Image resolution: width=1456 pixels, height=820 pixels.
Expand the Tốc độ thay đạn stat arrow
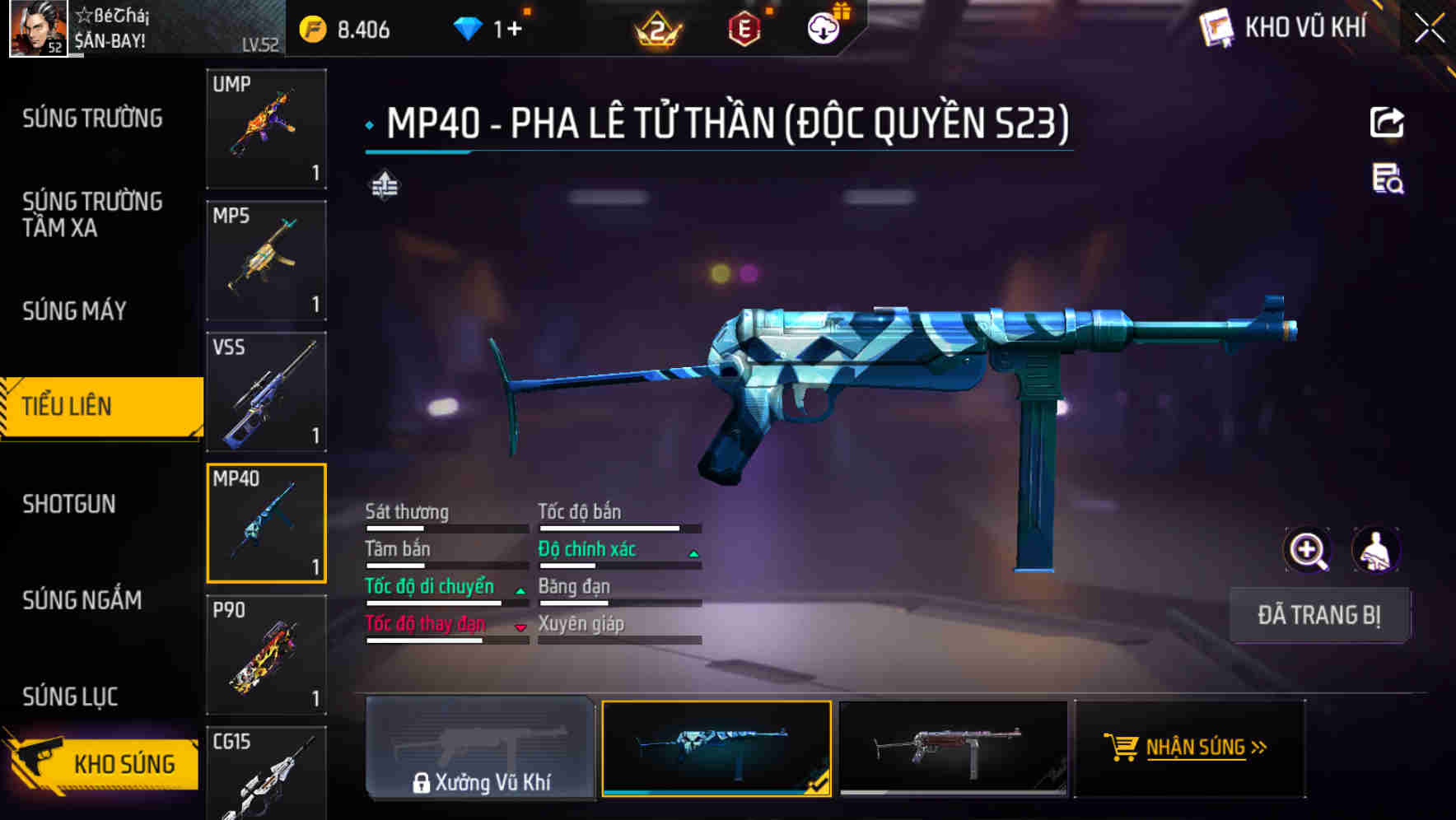[520, 627]
